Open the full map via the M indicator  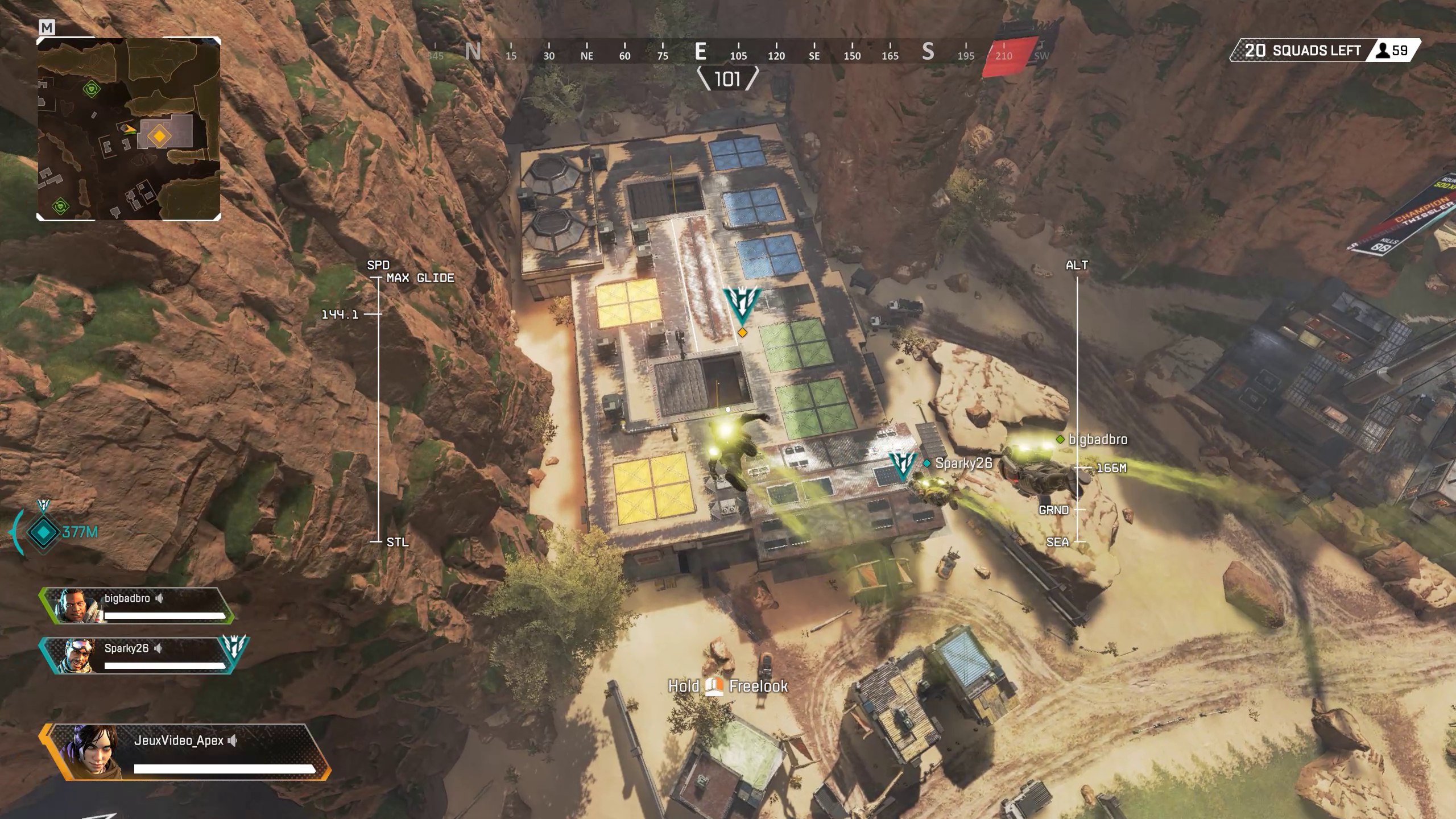click(48, 27)
